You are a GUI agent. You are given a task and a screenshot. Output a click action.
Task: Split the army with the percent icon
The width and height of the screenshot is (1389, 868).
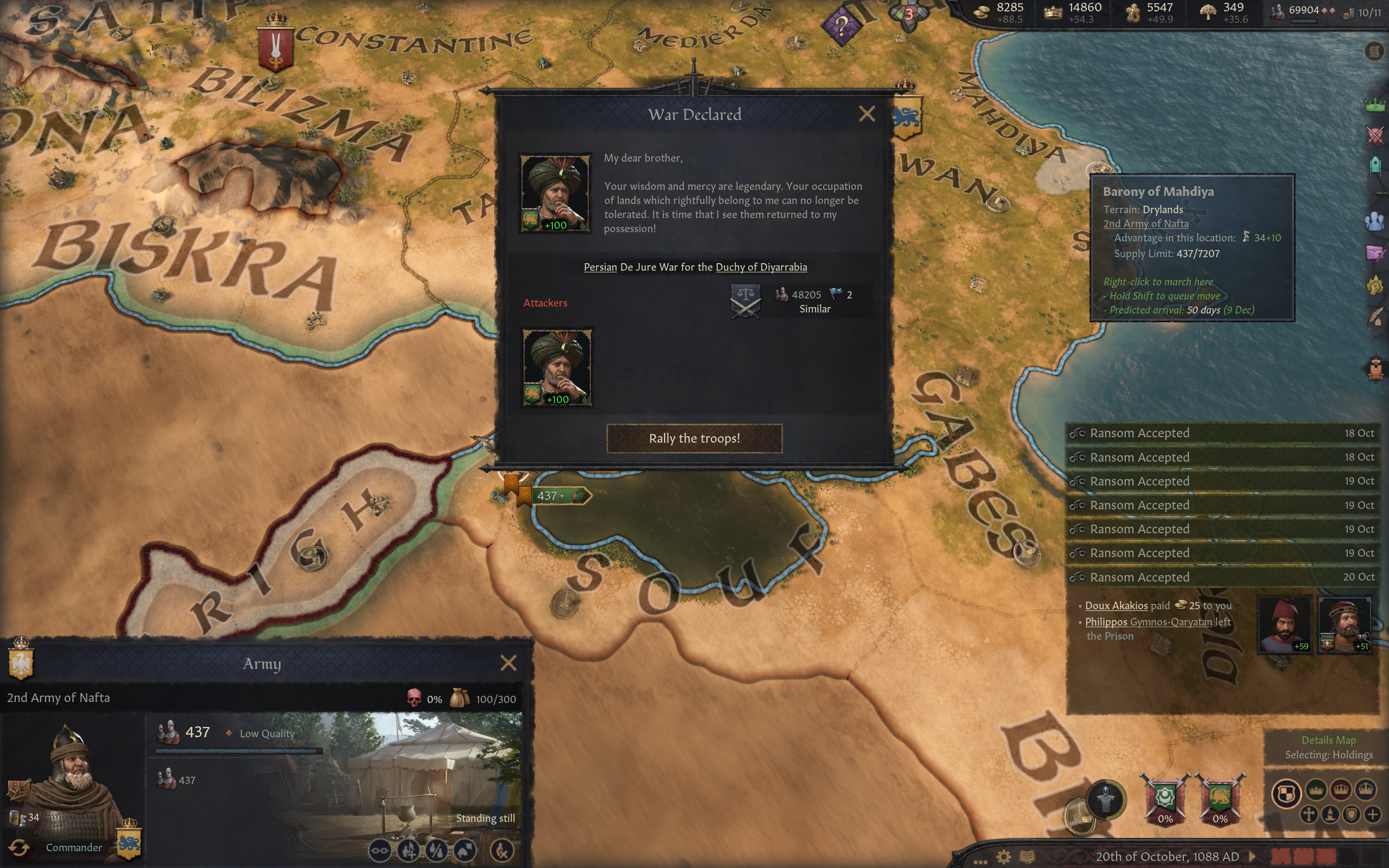point(437,850)
